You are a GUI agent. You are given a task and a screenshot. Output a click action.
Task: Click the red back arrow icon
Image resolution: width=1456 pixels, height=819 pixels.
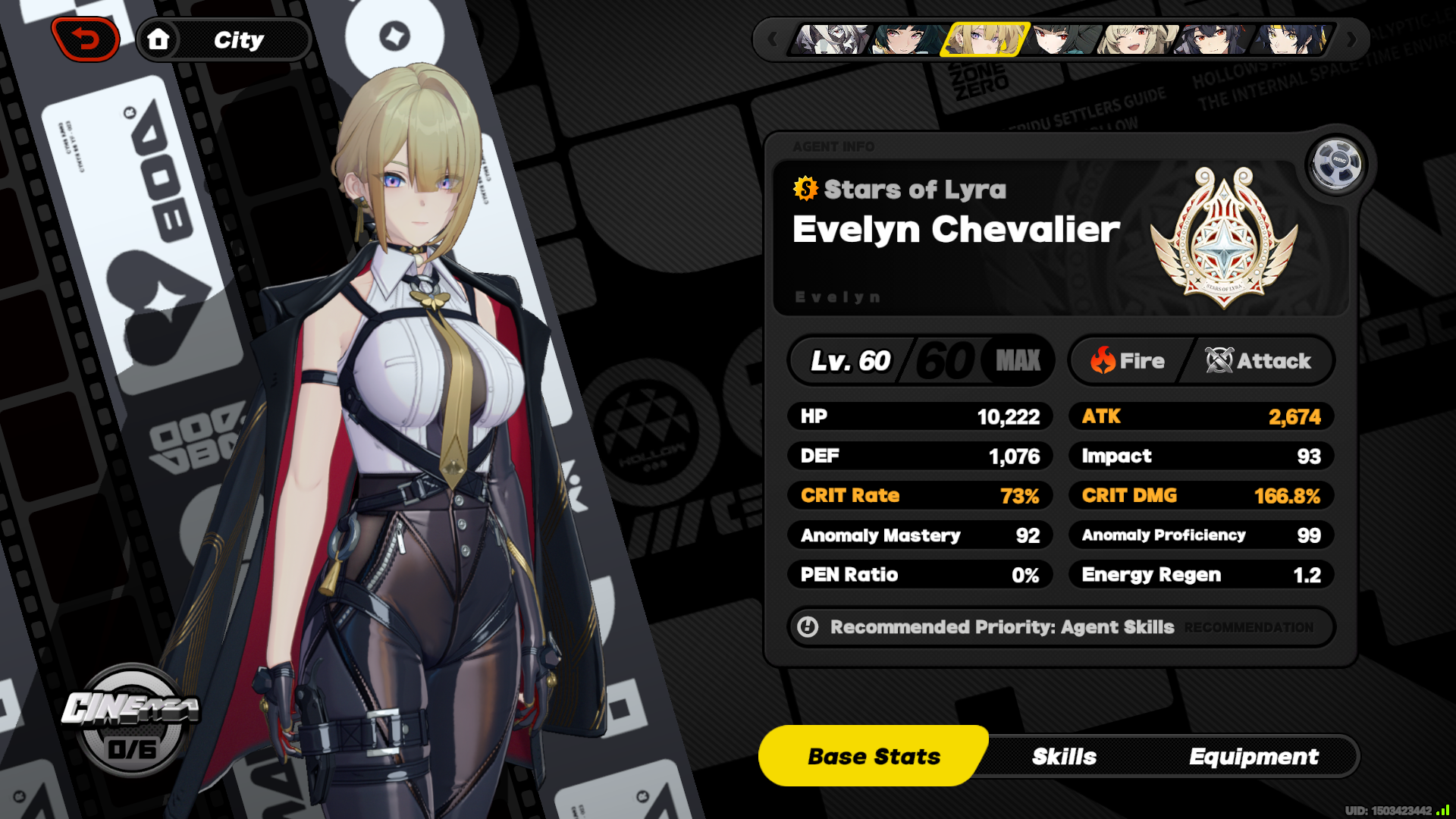(85, 39)
